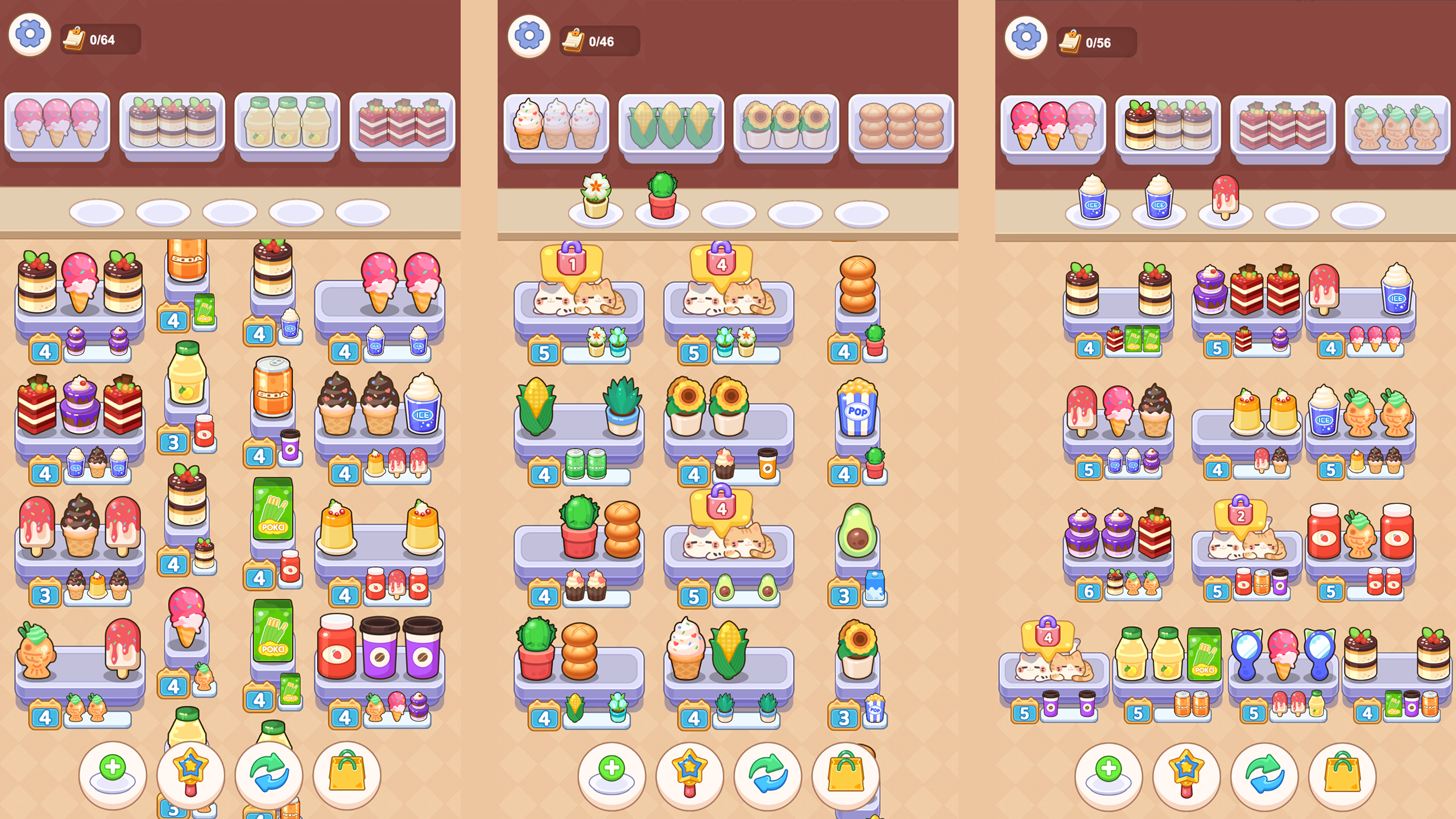This screenshot has width=1456, height=819.
Task: Open the settings gear on the left screen
Action: pos(28,34)
